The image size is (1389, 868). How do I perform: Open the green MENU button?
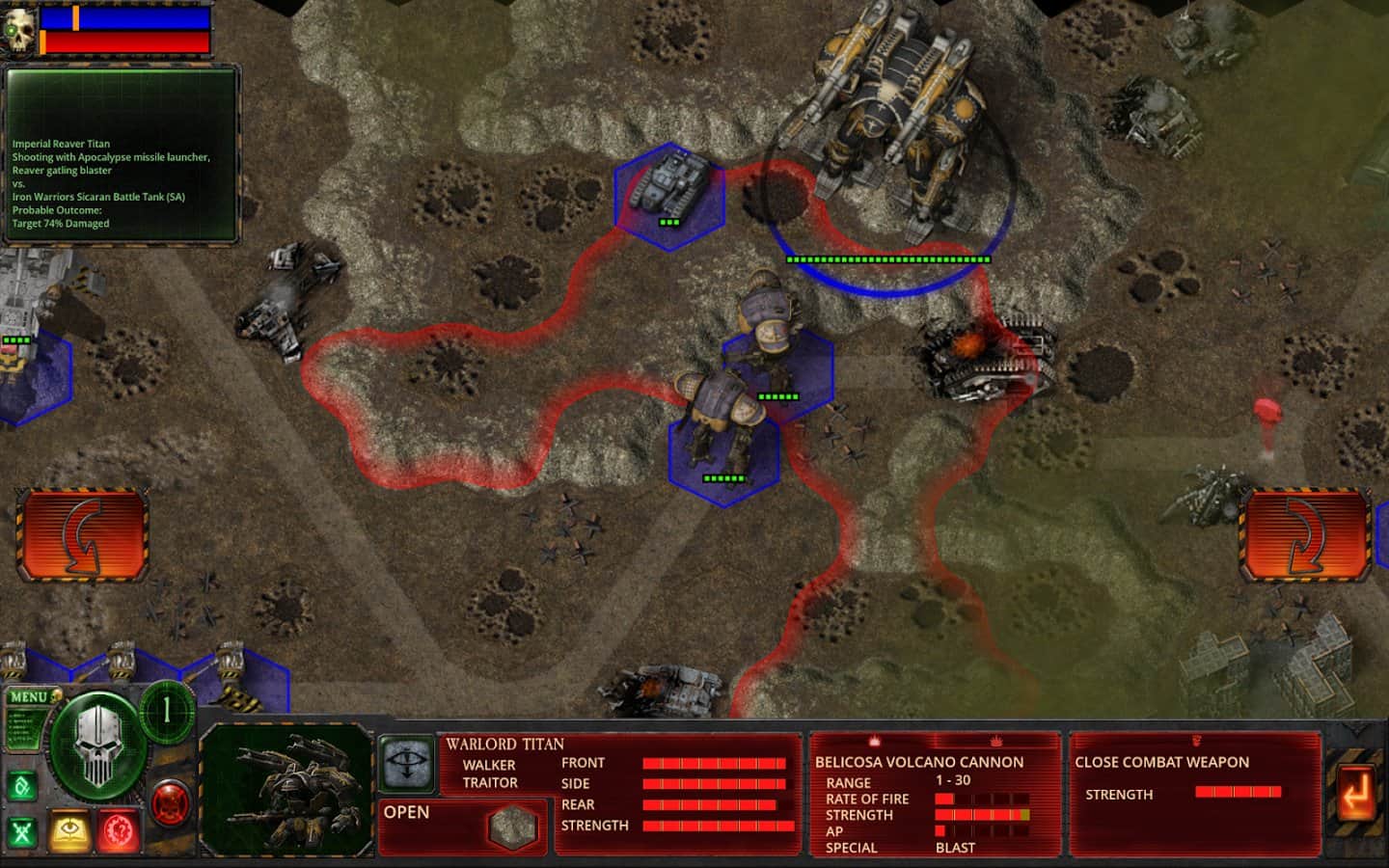tap(29, 697)
